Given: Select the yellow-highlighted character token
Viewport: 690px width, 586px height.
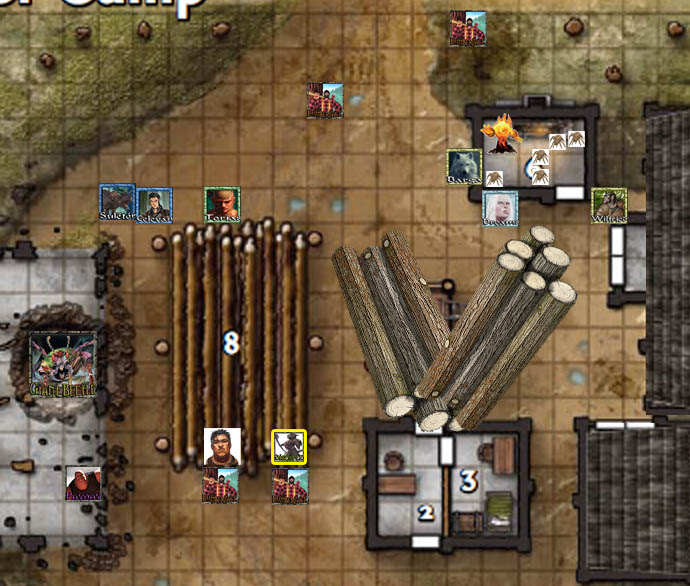Looking at the screenshot, I should [x=289, y=447].
